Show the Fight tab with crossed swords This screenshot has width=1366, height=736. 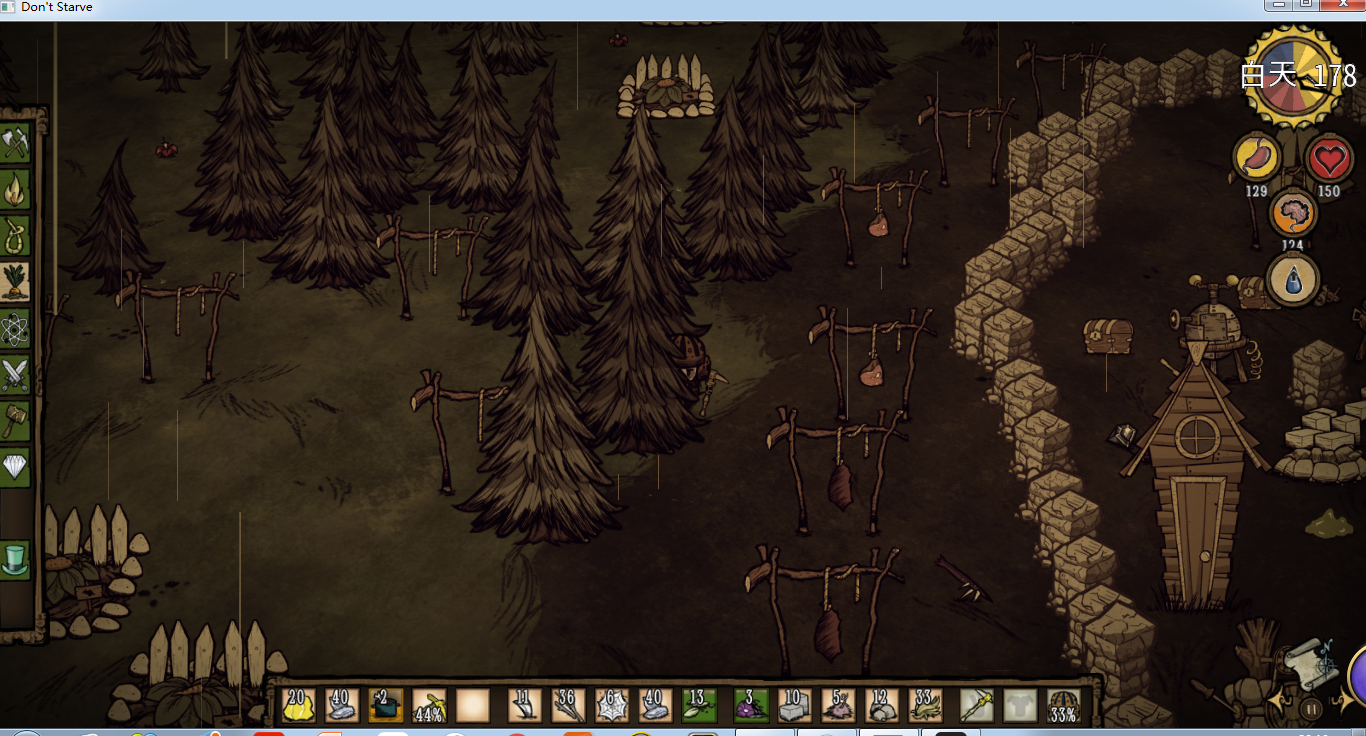(15, 375)
